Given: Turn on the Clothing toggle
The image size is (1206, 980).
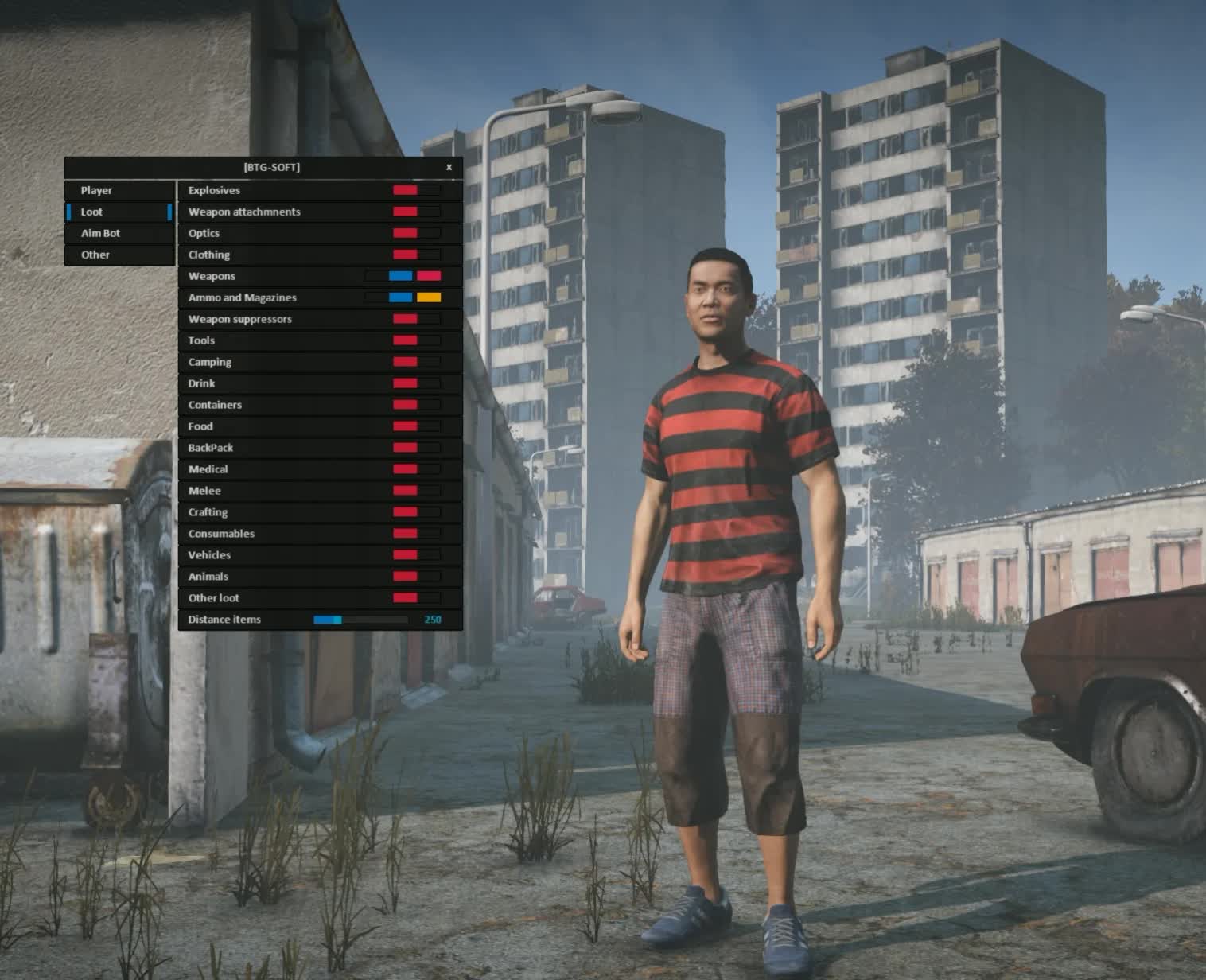Looking at the screenshot, I should pyautogui.click(x=416, y=255).
